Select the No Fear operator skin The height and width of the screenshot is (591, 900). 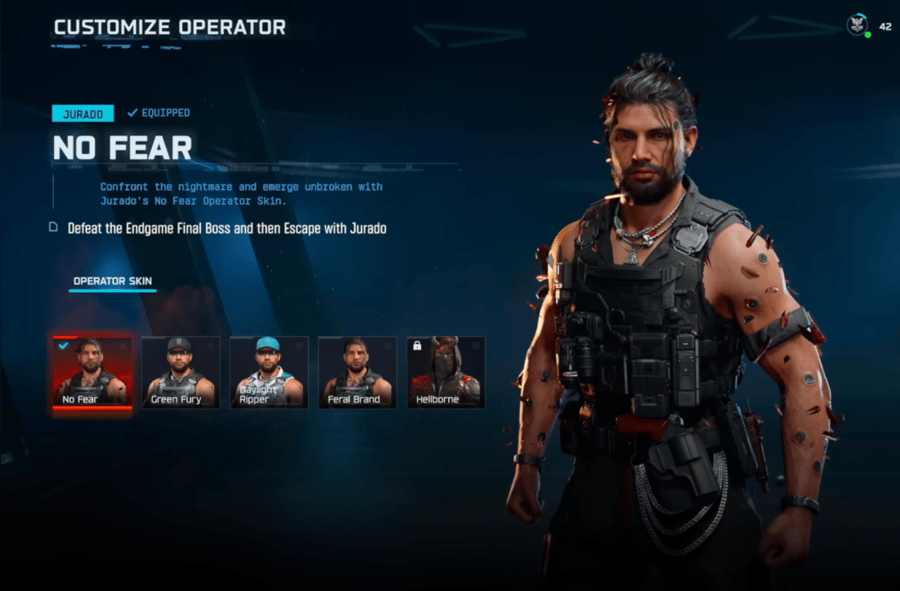pos(92,372)
